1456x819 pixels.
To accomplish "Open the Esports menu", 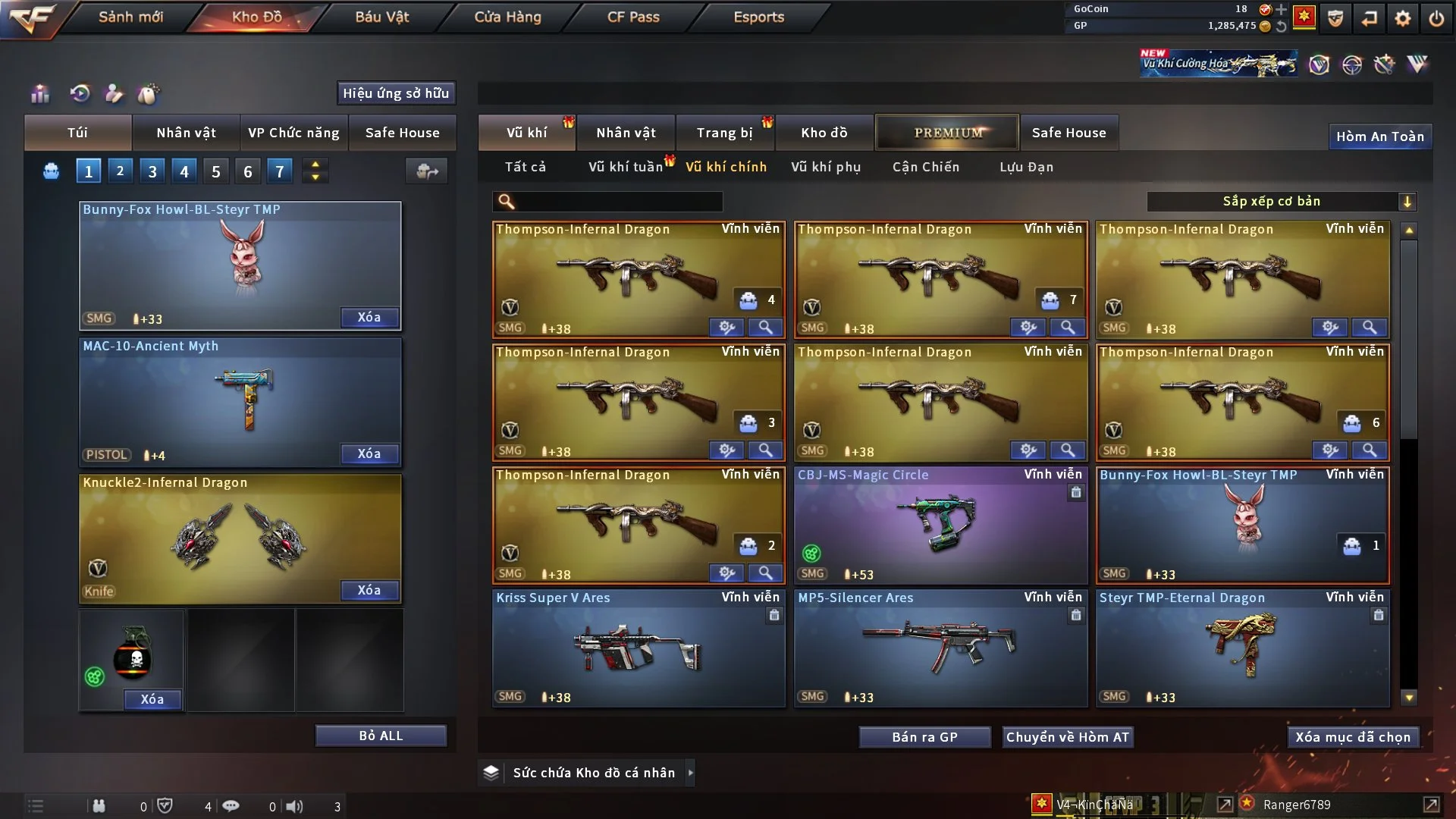I will 758,17.
